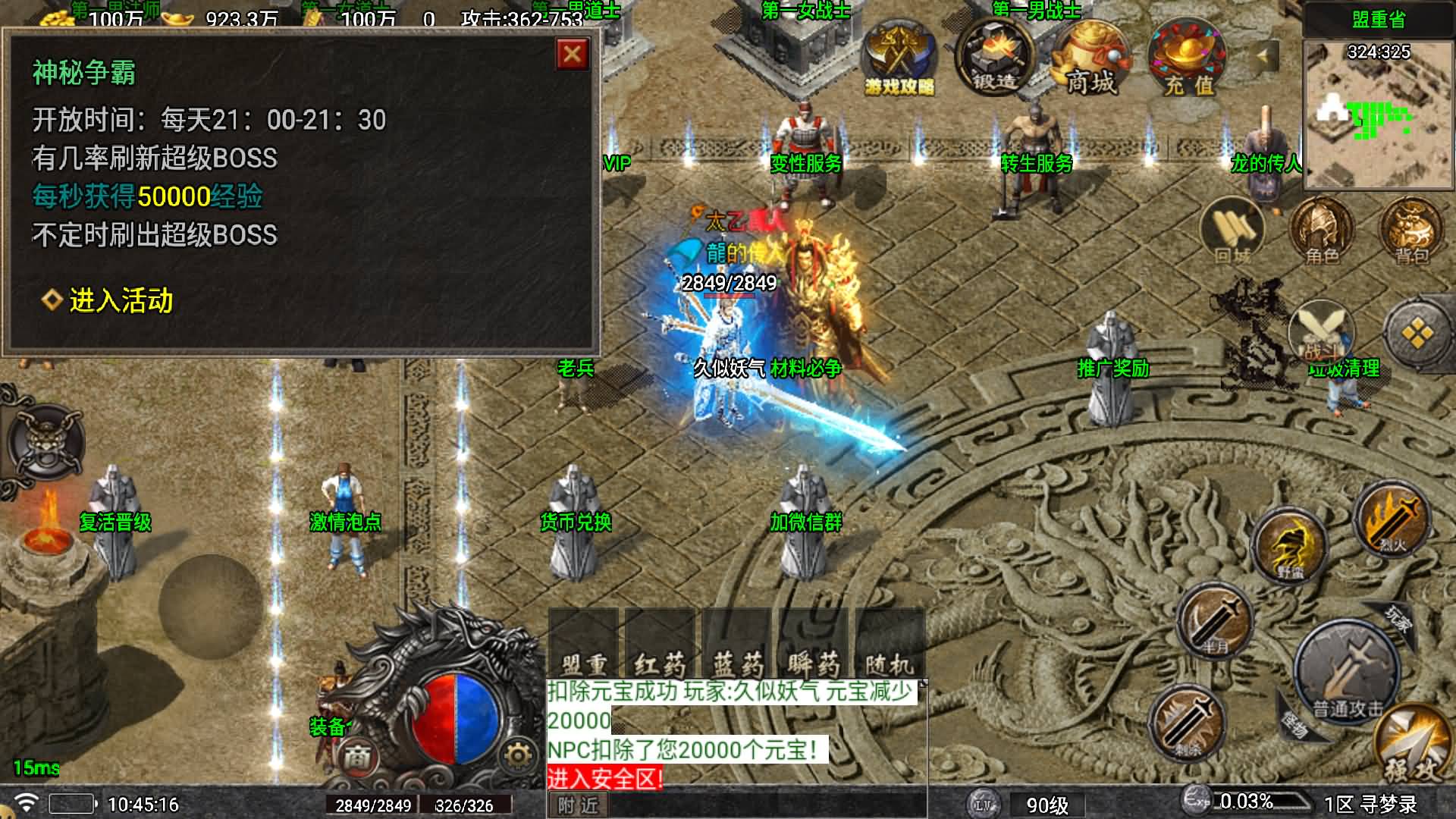This screenshot has height=819, width=1456.
Task: Choose 进入活动 to enter the event
Action: [x=120, y=301]
